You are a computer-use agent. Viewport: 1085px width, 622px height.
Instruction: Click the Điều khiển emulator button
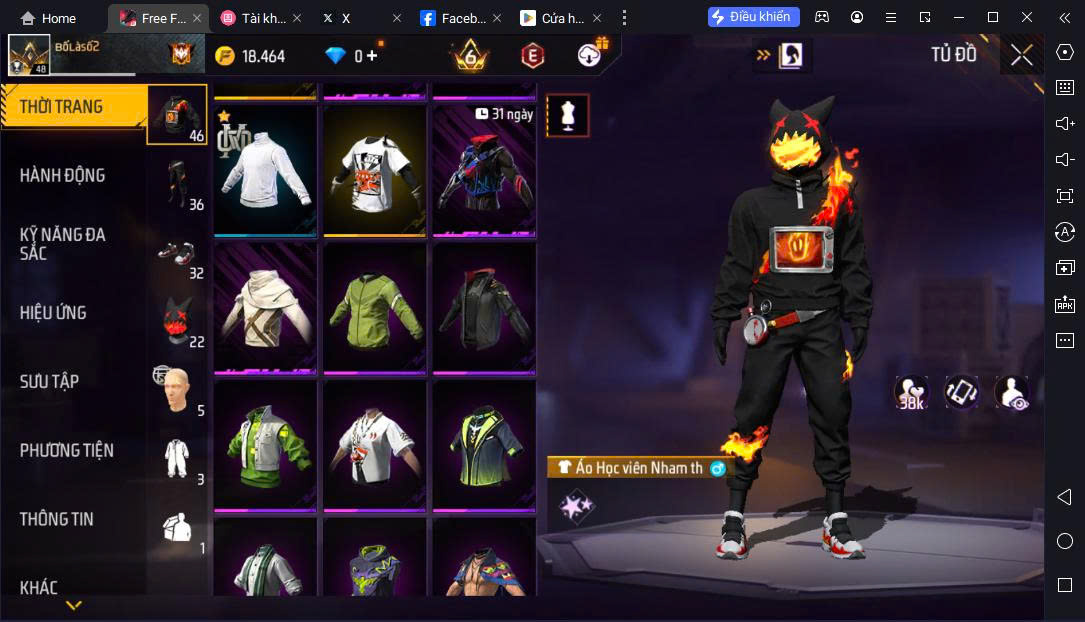coord(753,17)
